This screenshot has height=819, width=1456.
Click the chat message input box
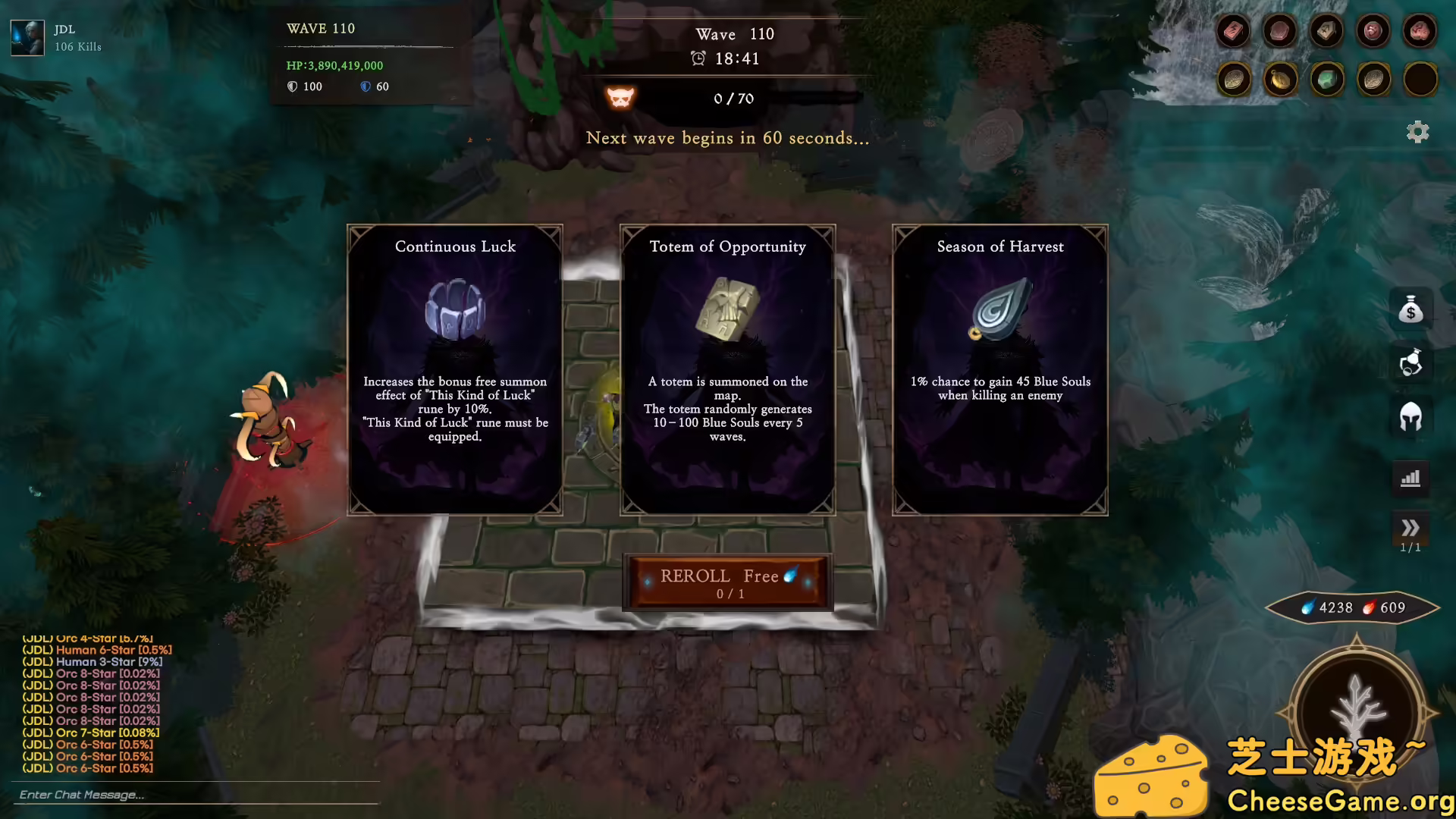[x=196, y=795]
